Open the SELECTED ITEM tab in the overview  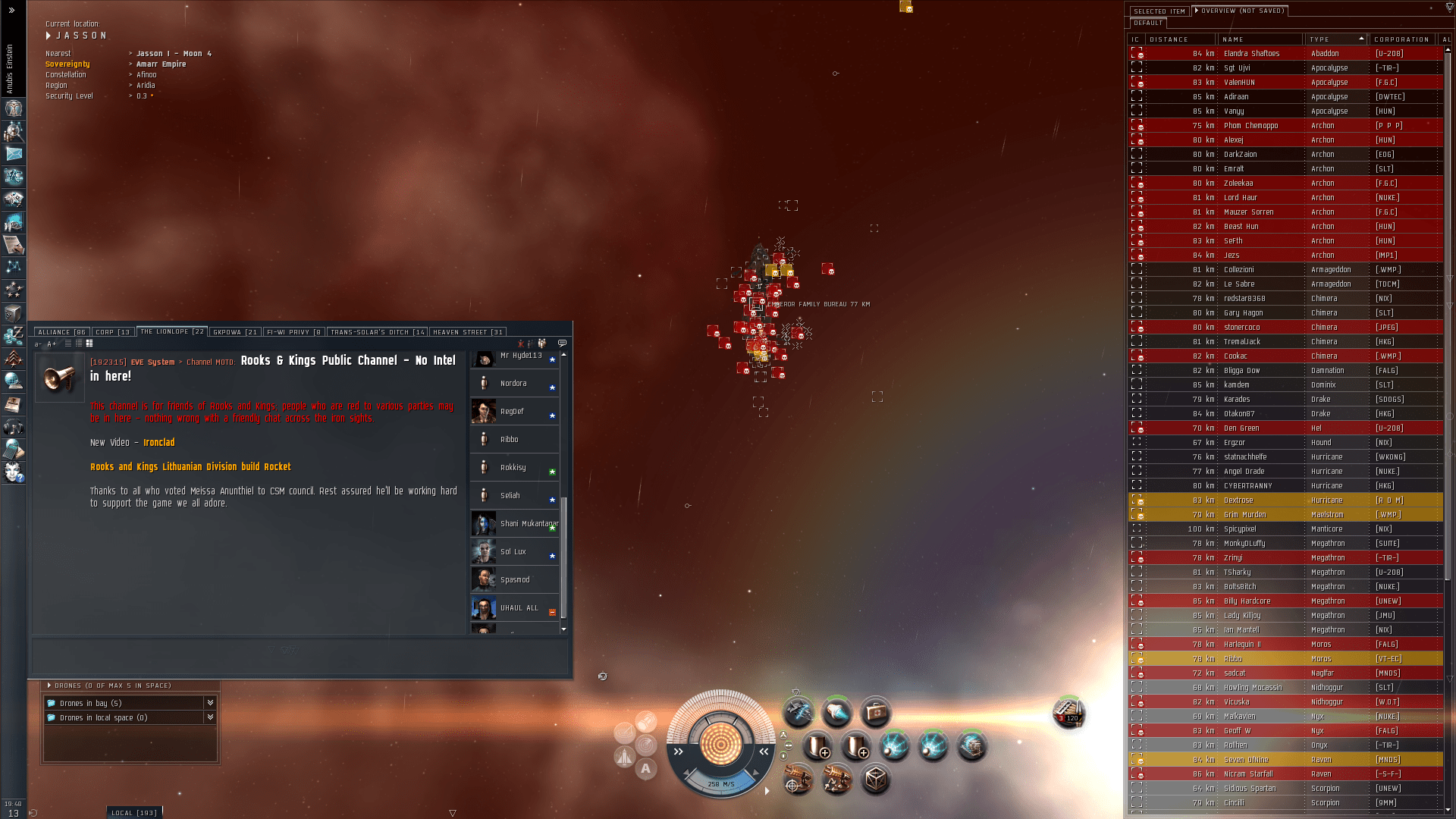click(x=1159, y=11)
